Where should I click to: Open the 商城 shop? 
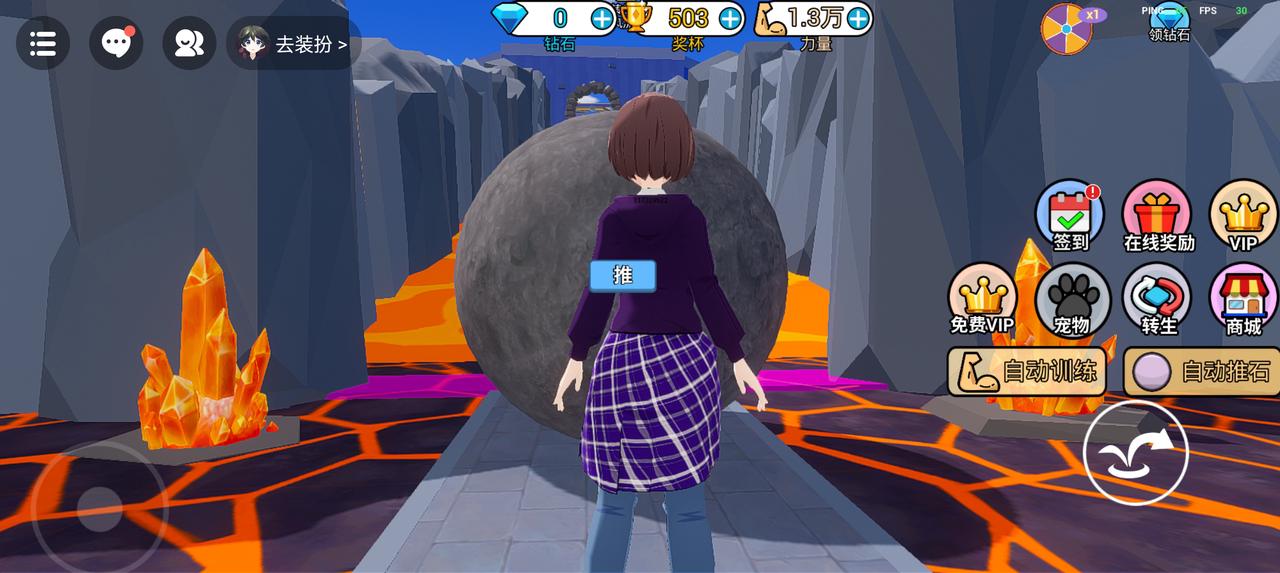[x=1243, y=299]
